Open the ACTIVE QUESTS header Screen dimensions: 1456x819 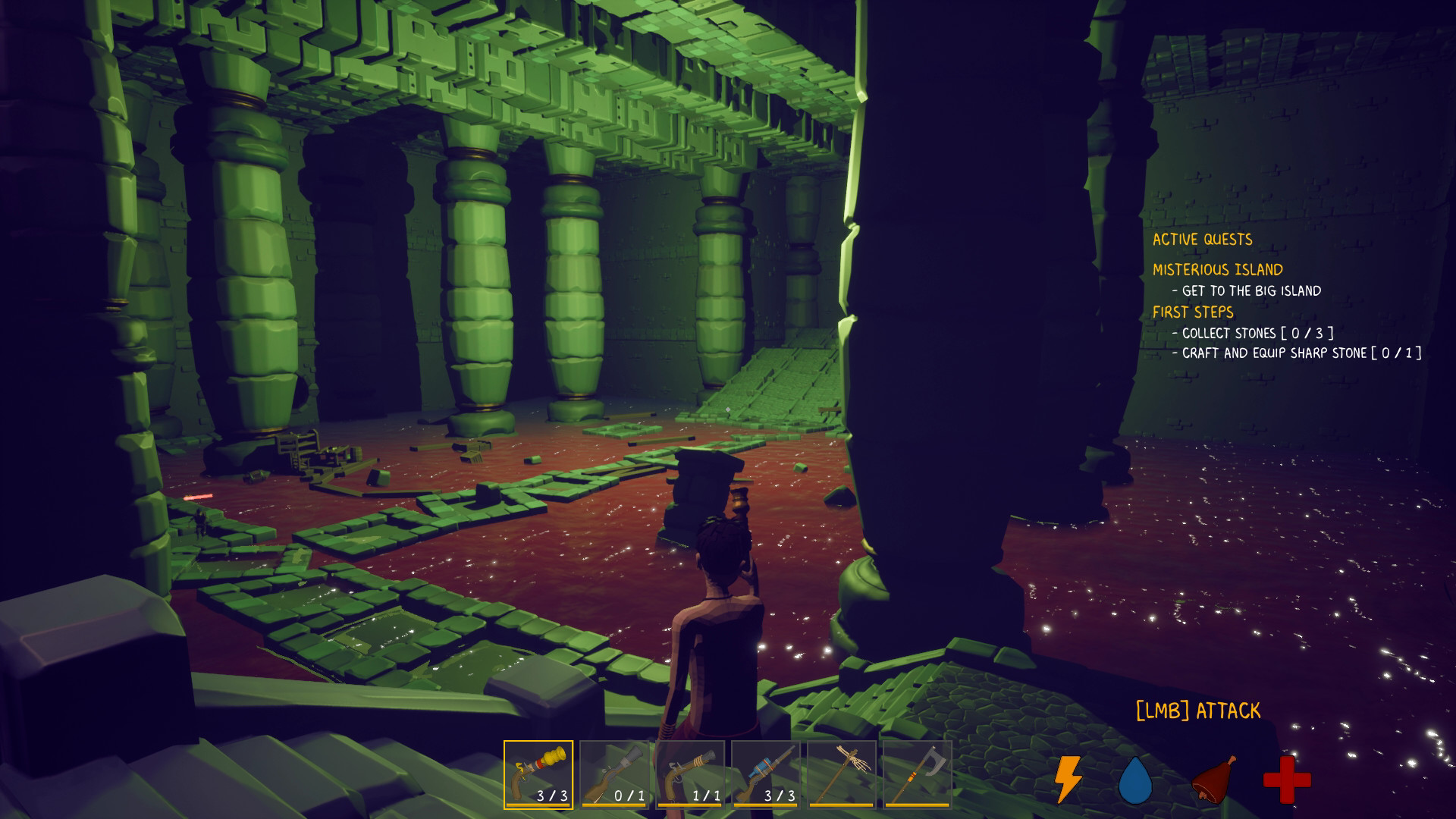(1203, 239)
